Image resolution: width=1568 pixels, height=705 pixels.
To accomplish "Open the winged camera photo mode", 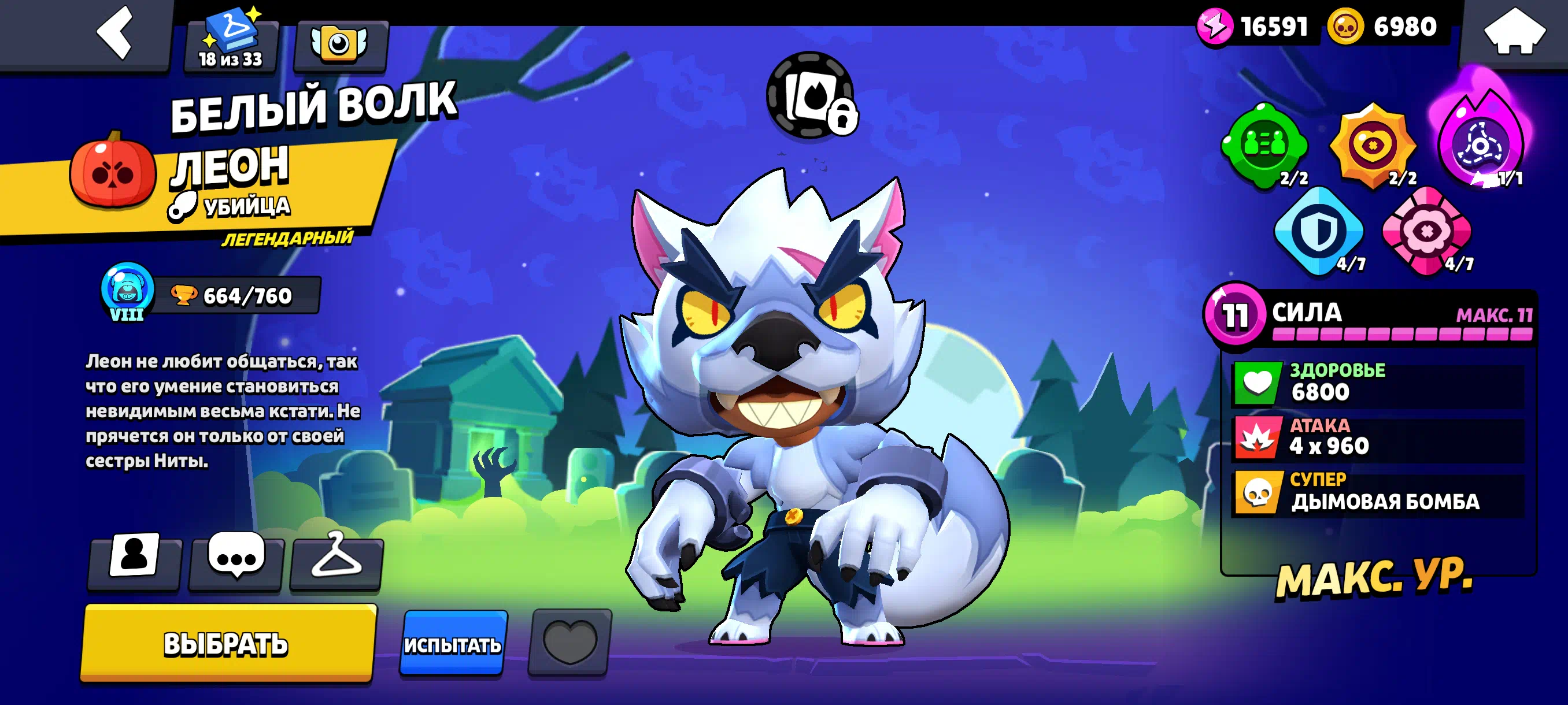I will [x=339, y=44].
